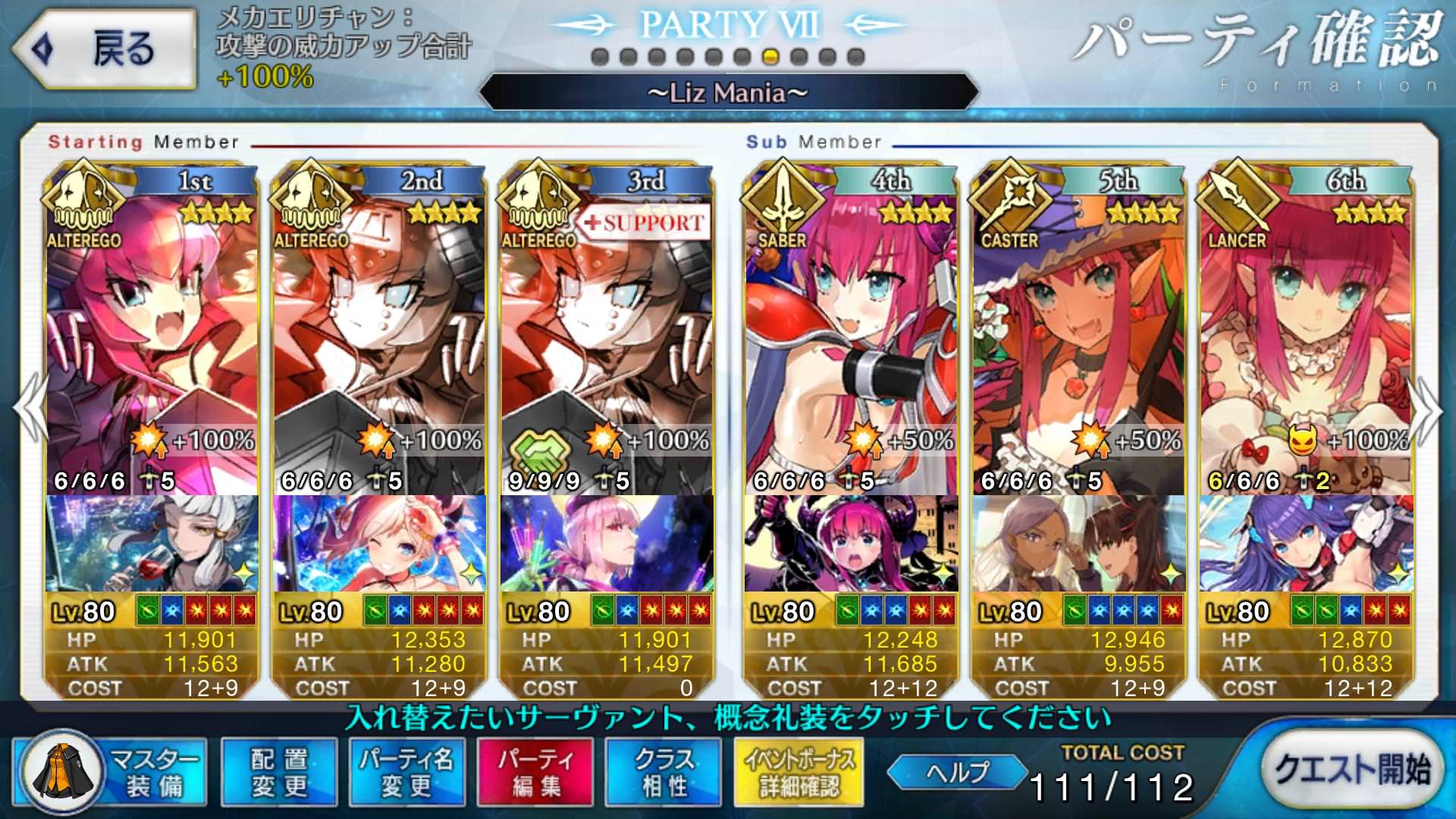View イベントボーナス詳細確認 event bonus details
The height and width of the screenshot is (819, 1456).
pos(799,772)
